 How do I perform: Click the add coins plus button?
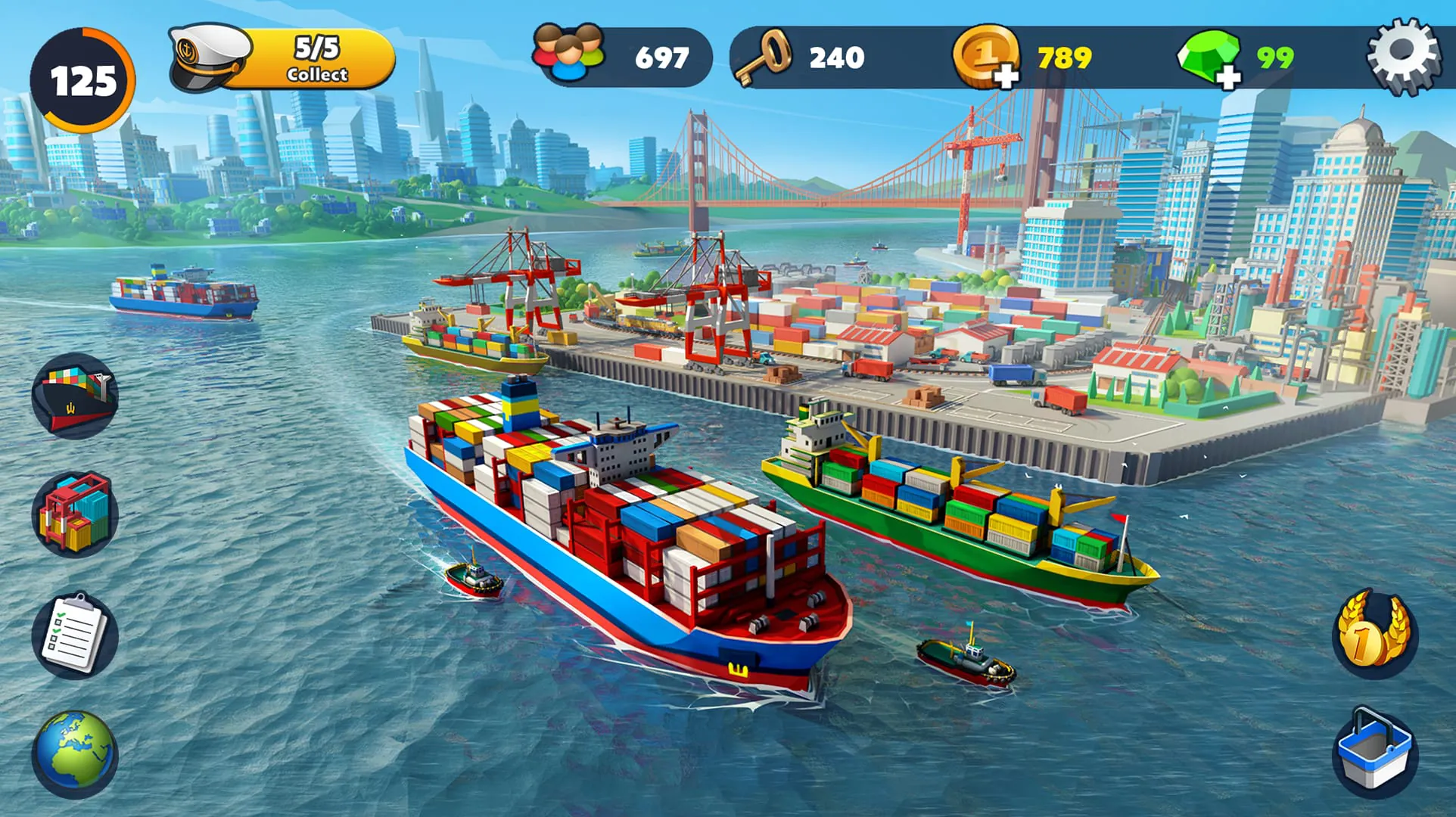coord(1006,76)
